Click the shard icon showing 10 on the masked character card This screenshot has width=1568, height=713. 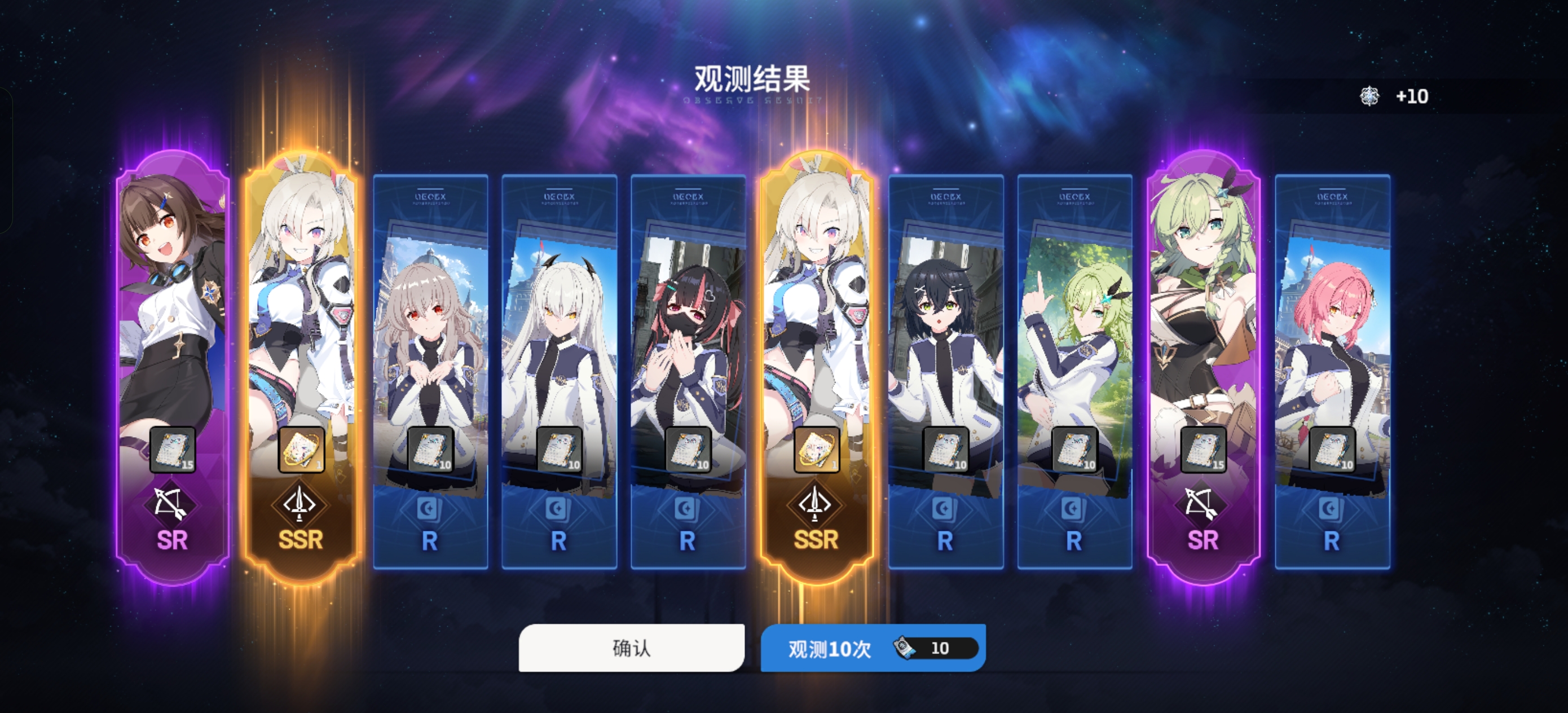(689, 450)
